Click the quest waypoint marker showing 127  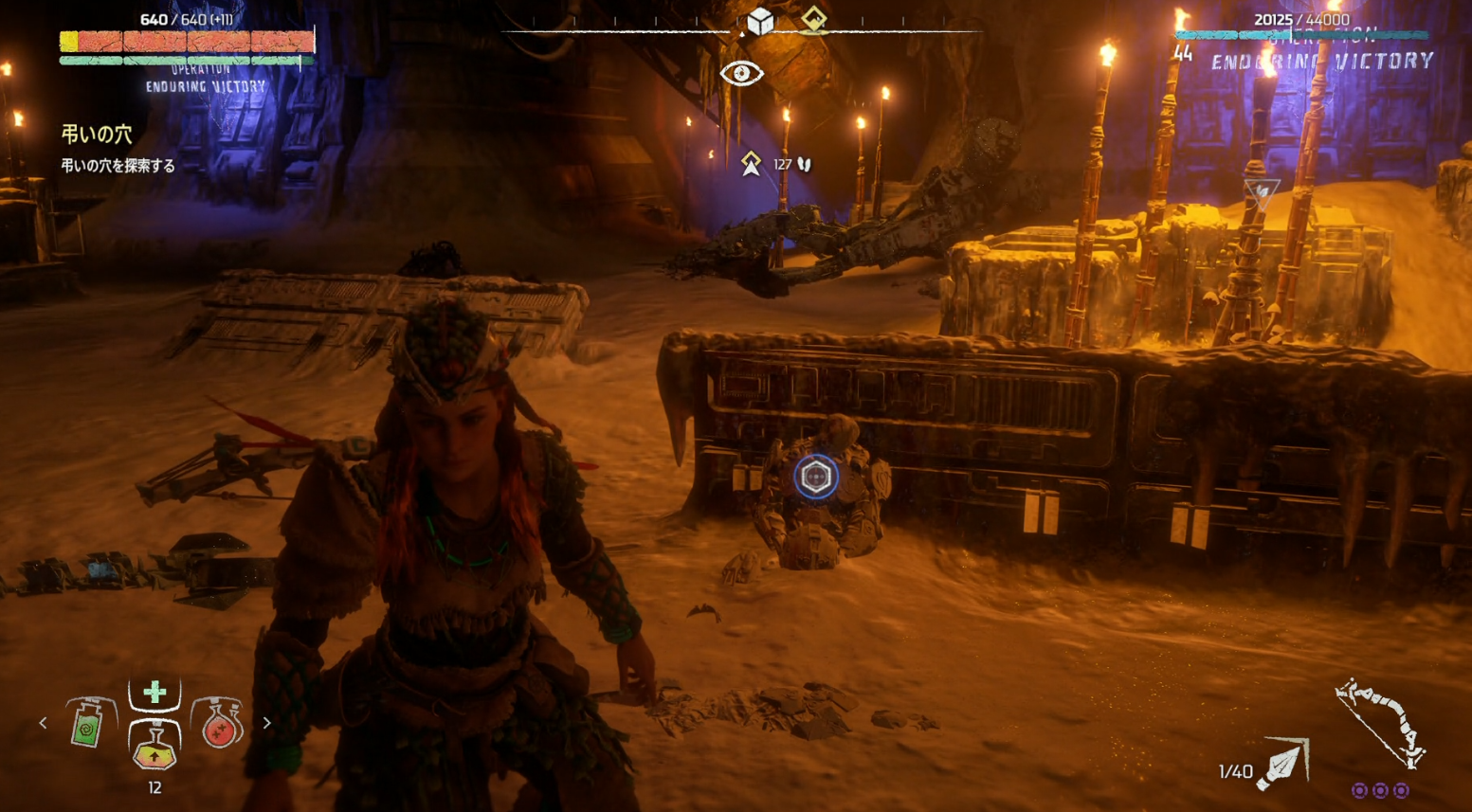pos(752,164)
